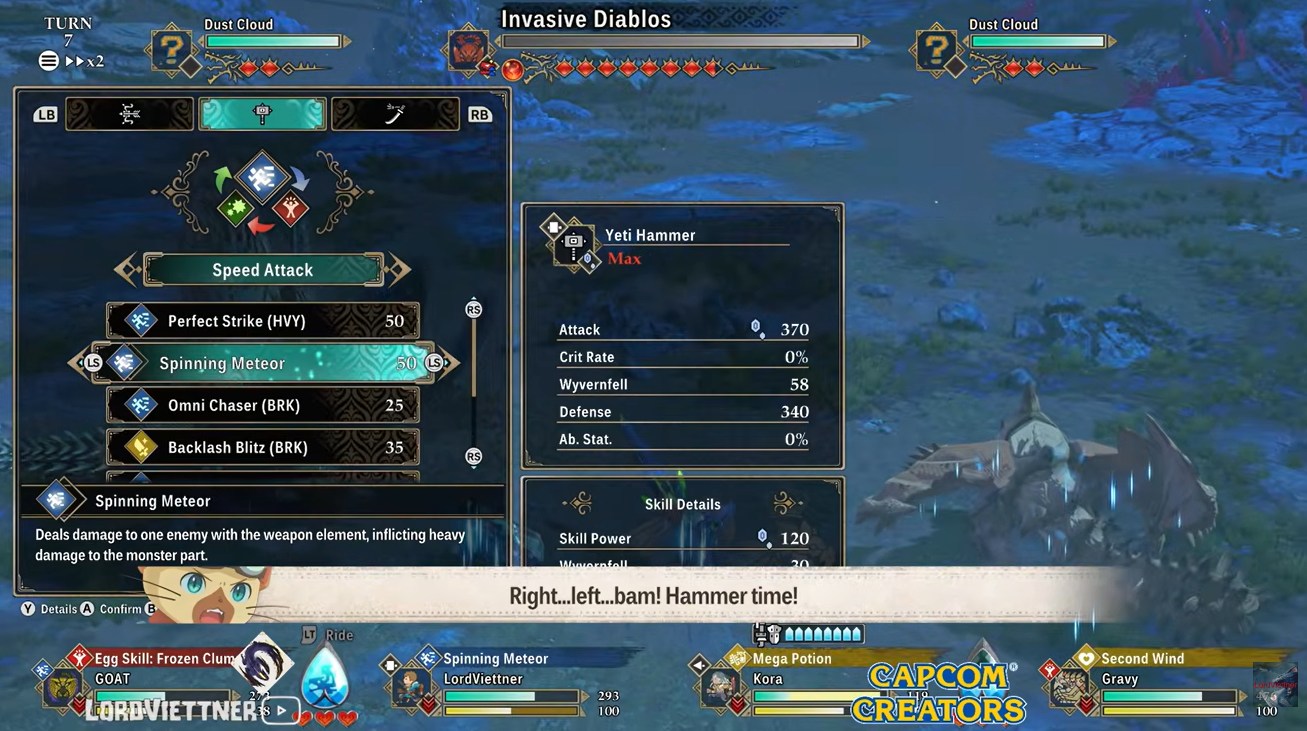Viewport: 1307px width, 731px height.
Task: Activate the blue Ride kinship gauge
Action: click(325, 677)
